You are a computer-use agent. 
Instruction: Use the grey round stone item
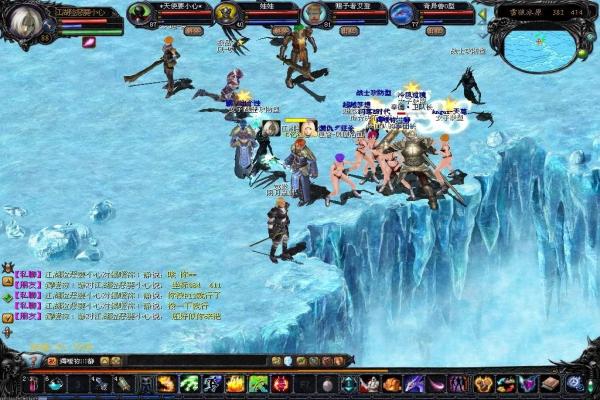click(x=326, y=384)
